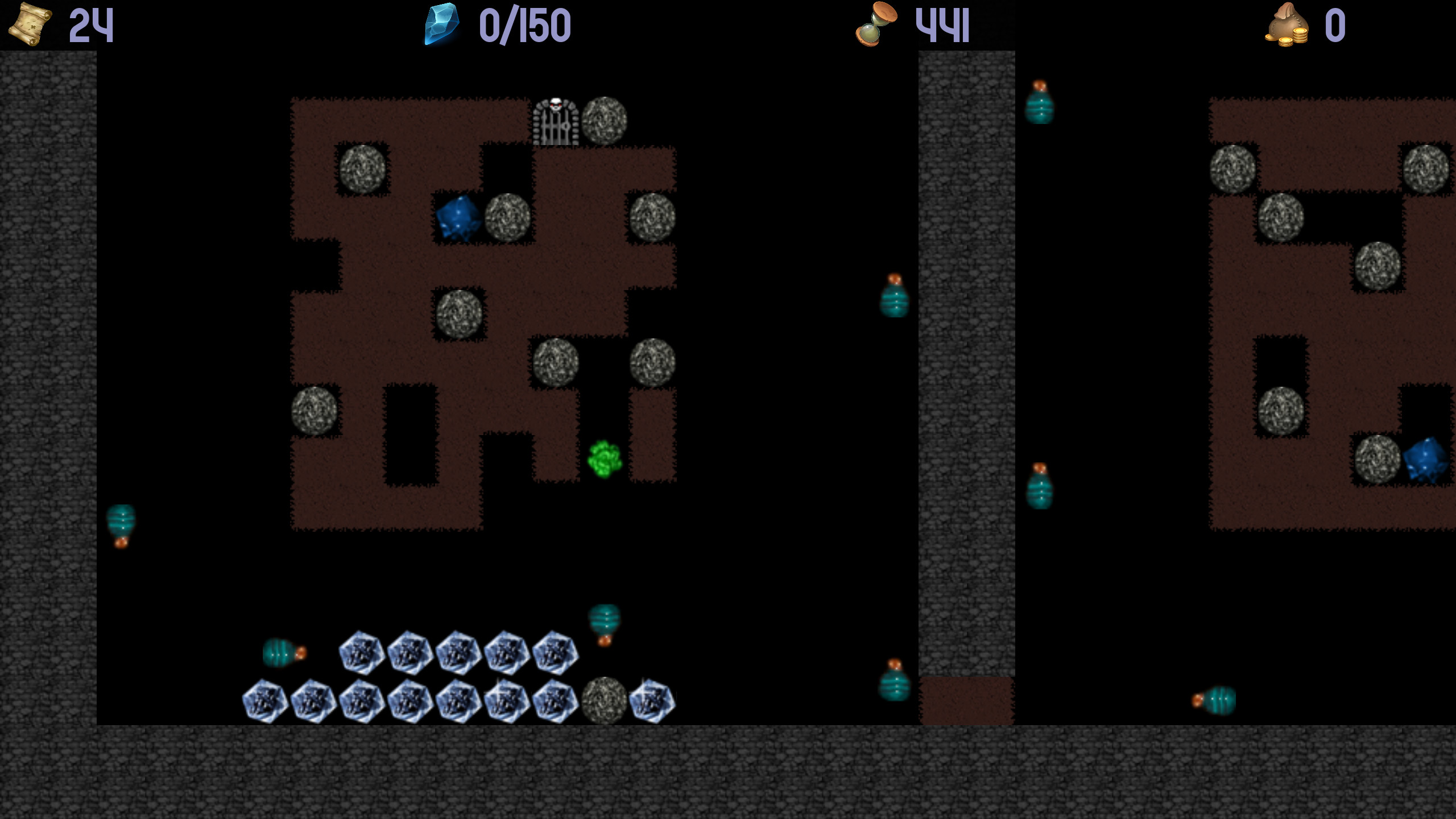Click the boulder beside the skull gate
Viewport: 1456px width, 819px height.
coord(604,119)
